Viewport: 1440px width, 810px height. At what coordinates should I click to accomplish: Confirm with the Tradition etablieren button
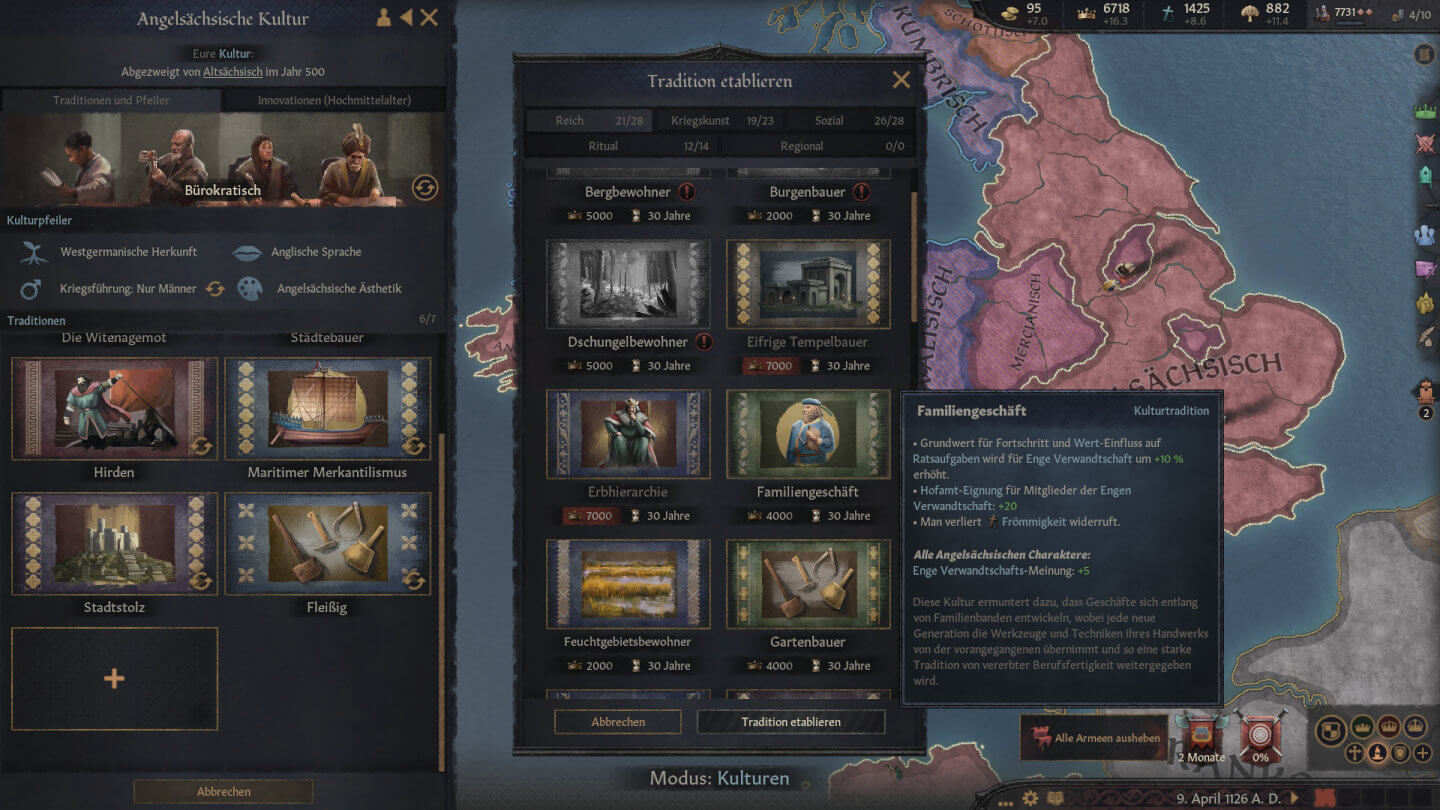point(790,722)
